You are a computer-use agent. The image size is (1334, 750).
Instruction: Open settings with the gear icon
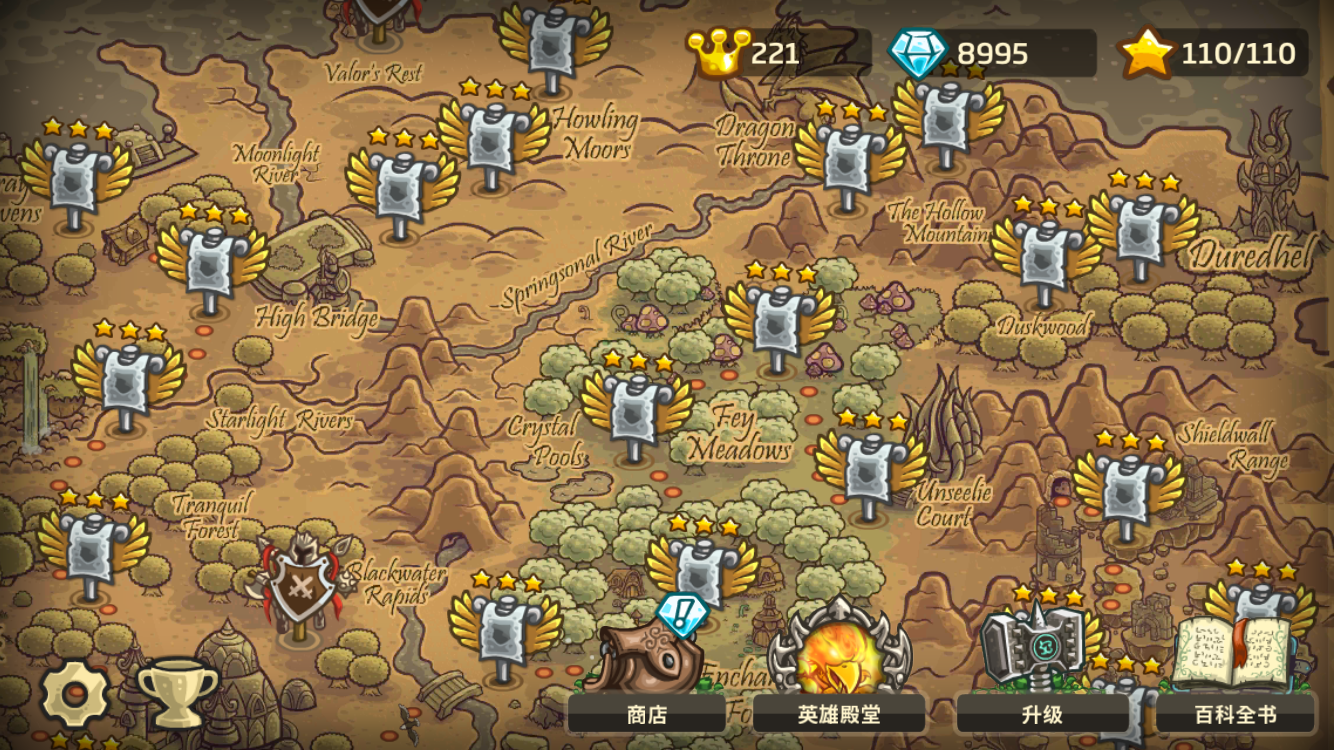click(74, 693)
